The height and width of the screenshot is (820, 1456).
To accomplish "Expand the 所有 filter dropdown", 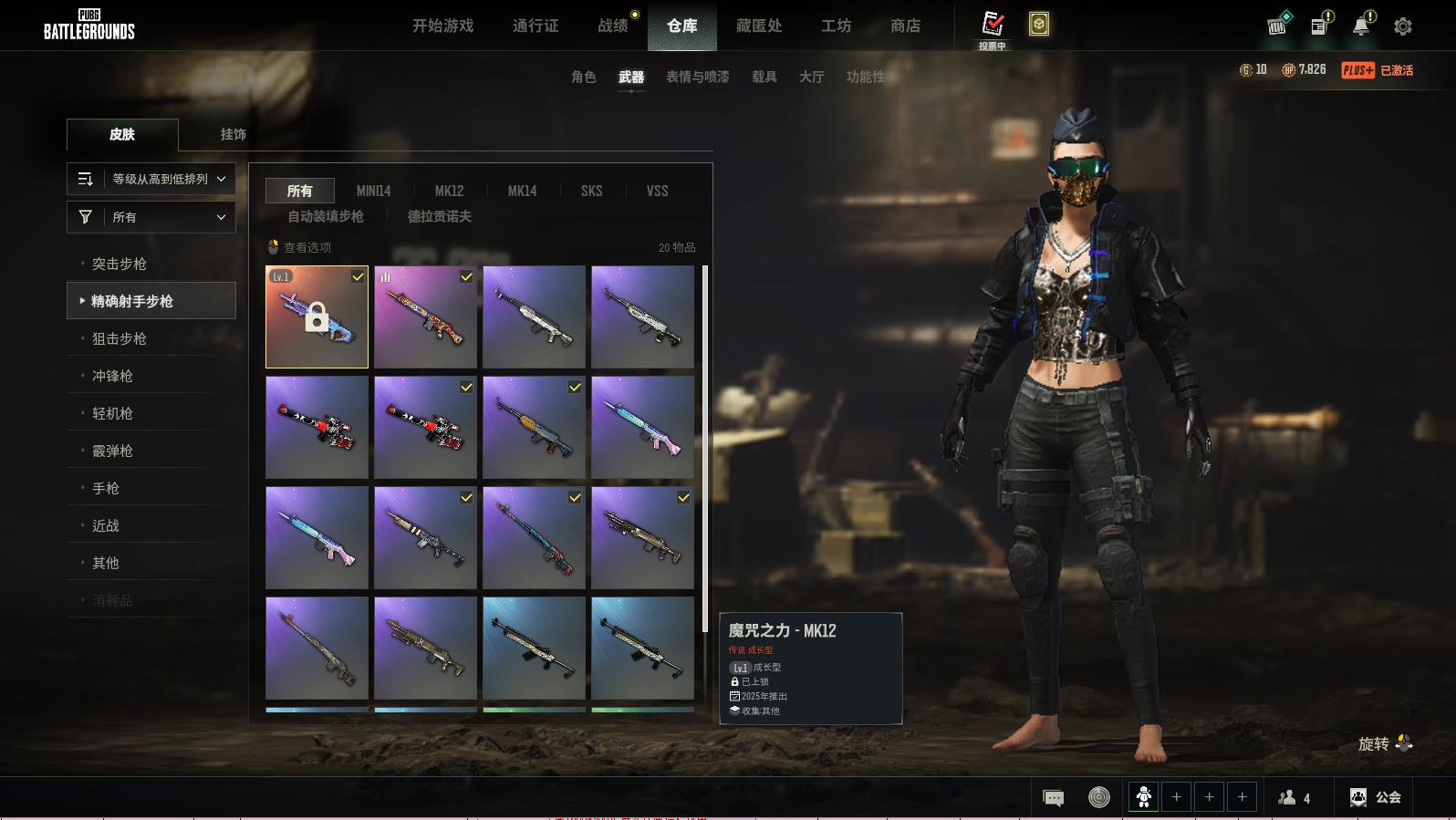I will [x=151, y=217].
